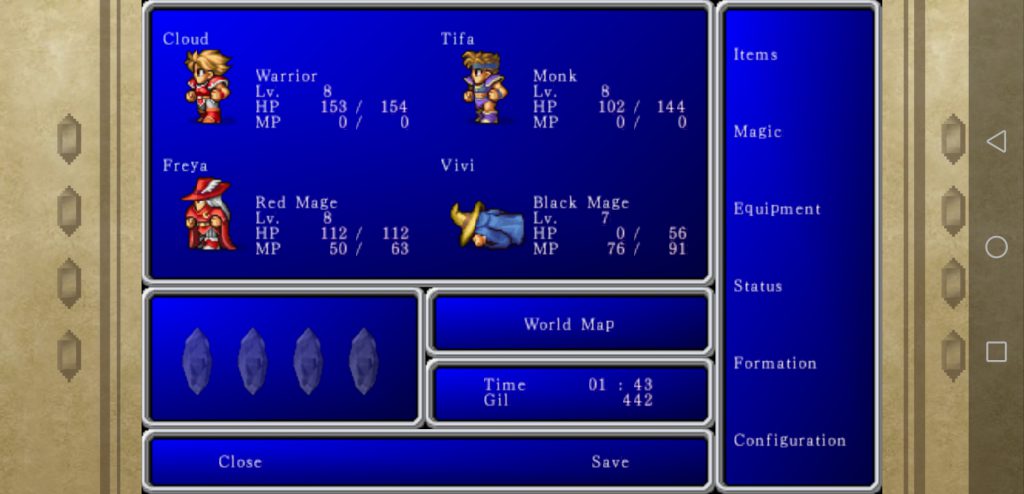The width and height of the screenshot is (1024, 494).
Task: Open the Configuration settings
Action: (x=789, y=440)
